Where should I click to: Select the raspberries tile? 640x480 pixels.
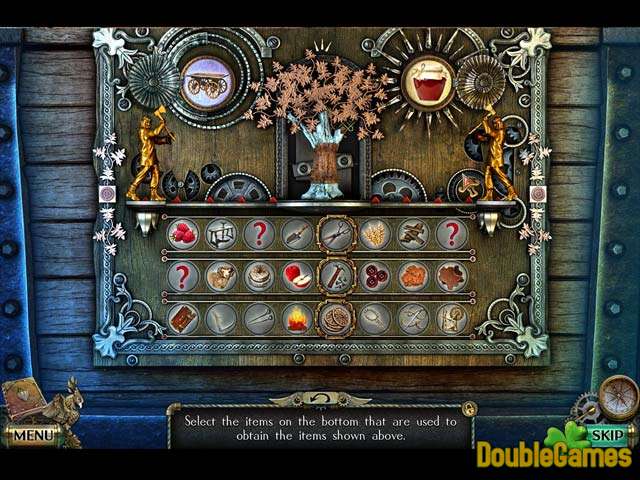click(x=183, y=234)
